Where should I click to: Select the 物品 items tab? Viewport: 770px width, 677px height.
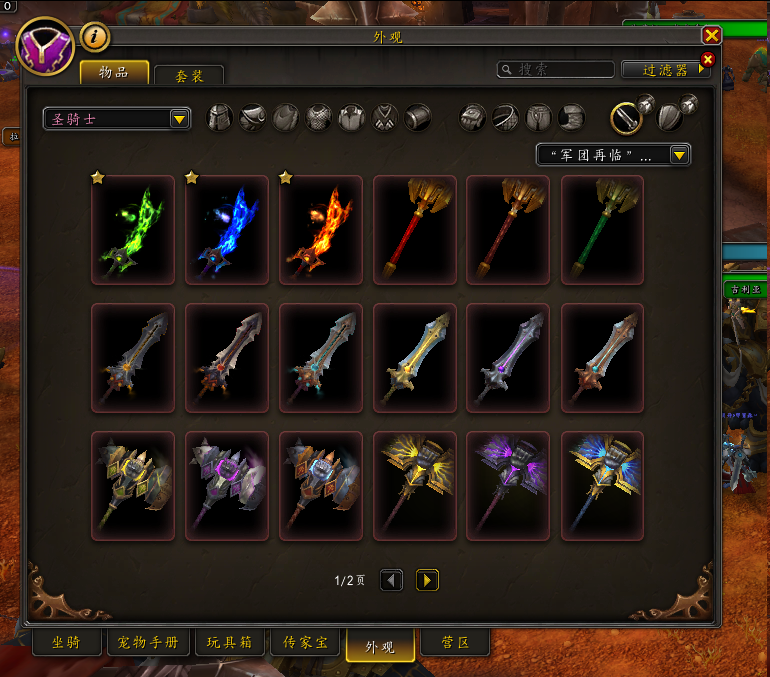[114, 72]
